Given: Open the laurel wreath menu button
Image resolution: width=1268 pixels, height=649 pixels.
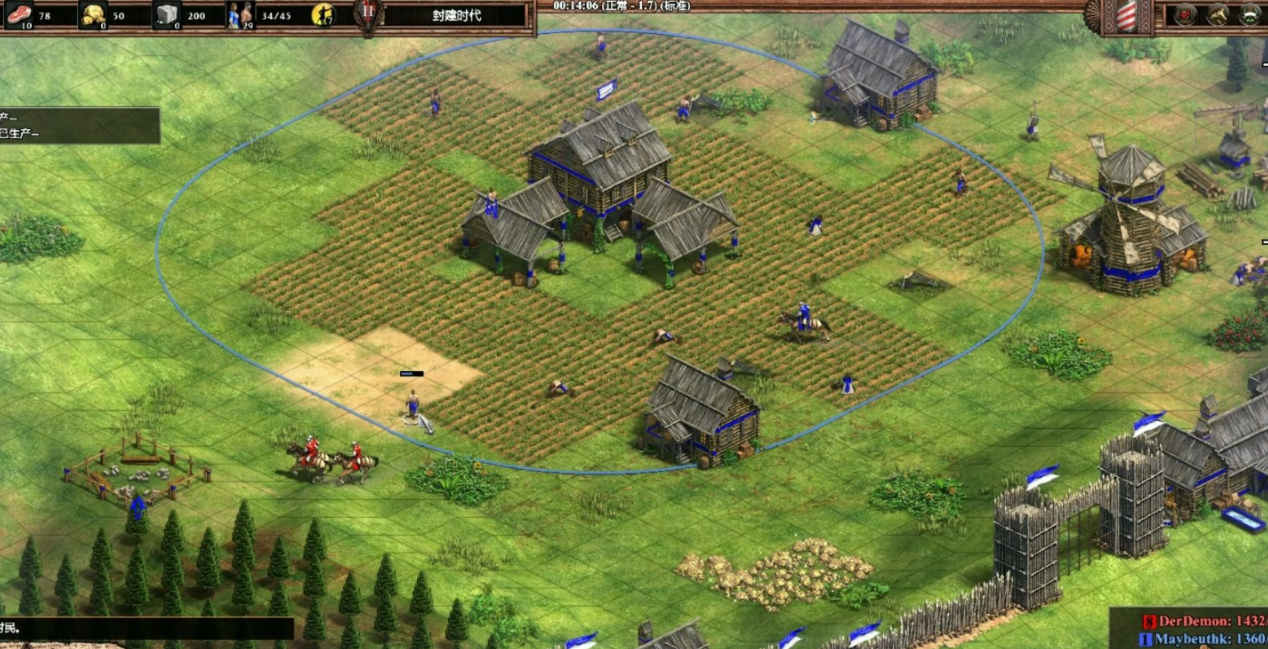Looking at the screenshot, I should pos(1250,15).
